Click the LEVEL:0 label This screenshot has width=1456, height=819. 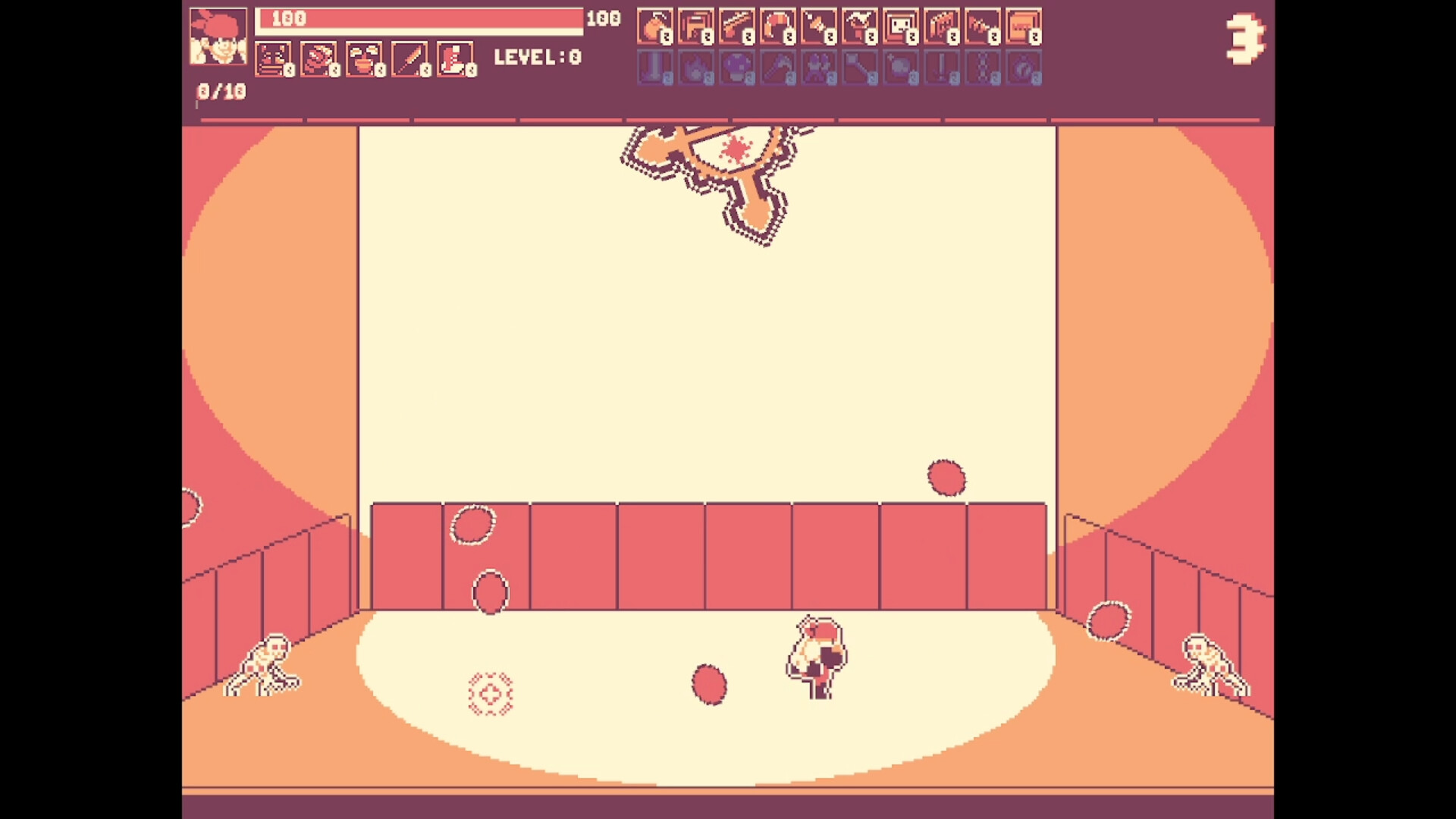point(538,58)
